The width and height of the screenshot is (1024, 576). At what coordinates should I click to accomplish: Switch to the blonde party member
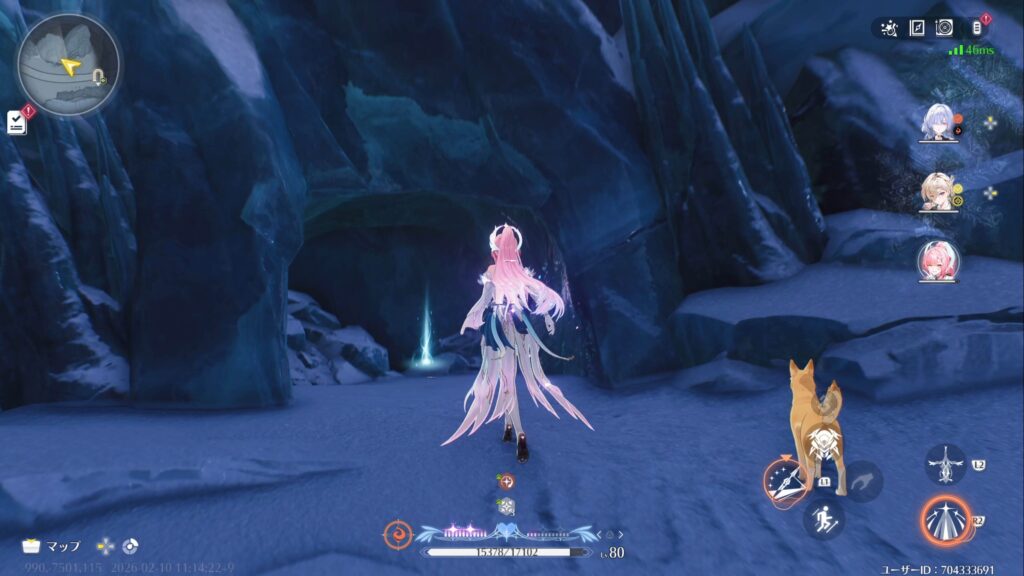[938, 194]
